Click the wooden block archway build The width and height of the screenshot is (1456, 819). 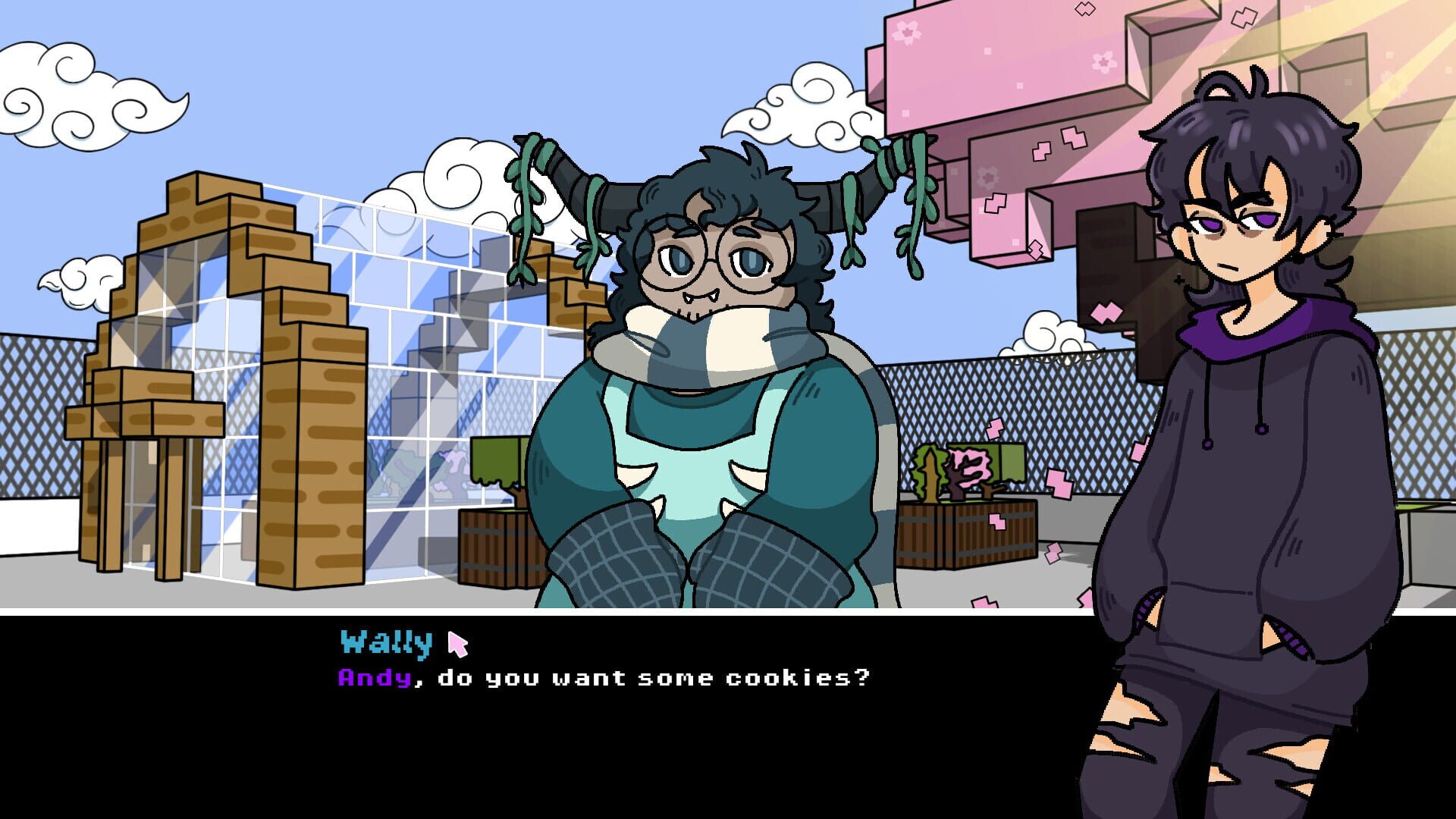[x=227, y=341]
